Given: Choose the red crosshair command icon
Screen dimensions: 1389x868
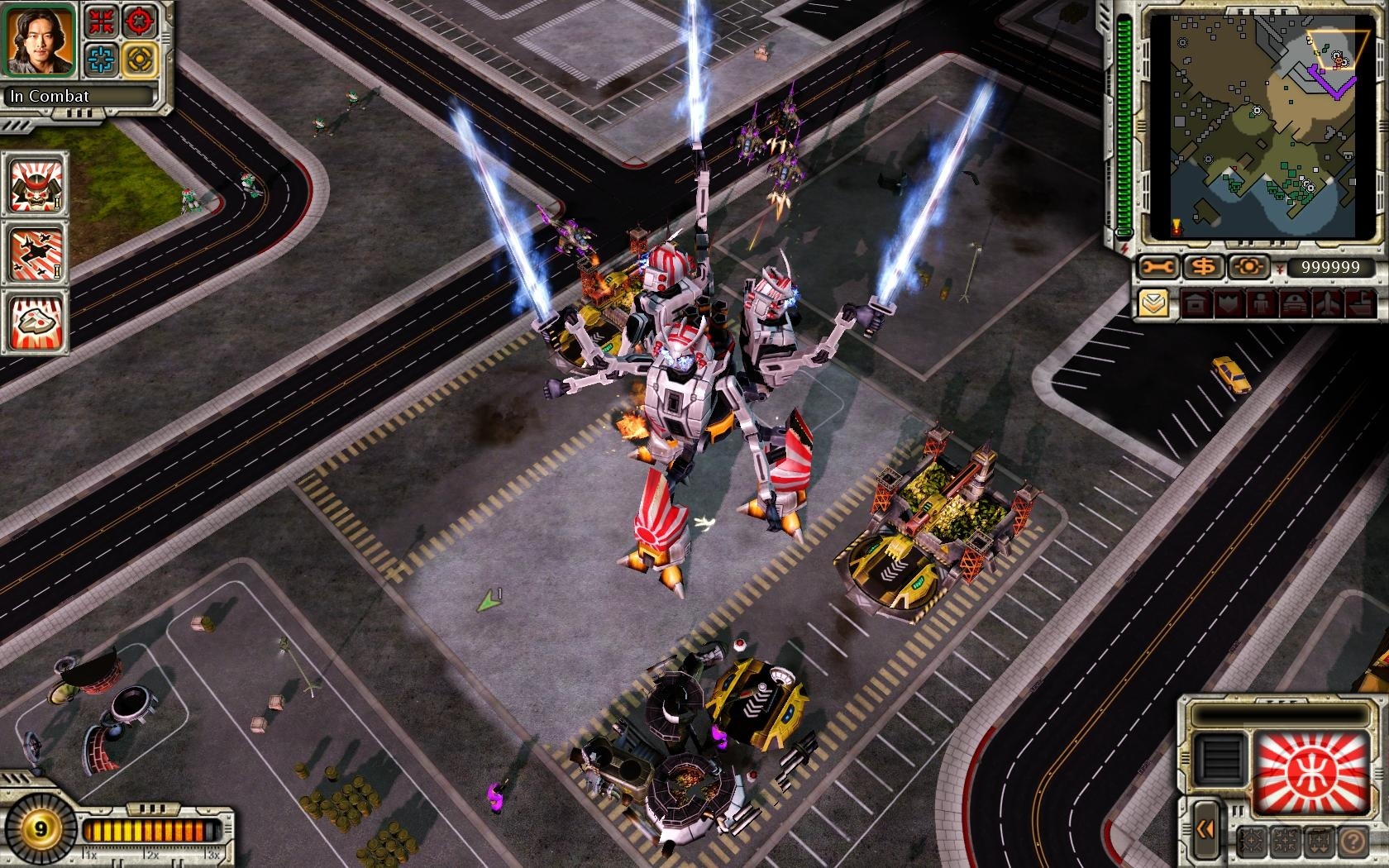Looking at the screenshot, I should pos(140,22).
